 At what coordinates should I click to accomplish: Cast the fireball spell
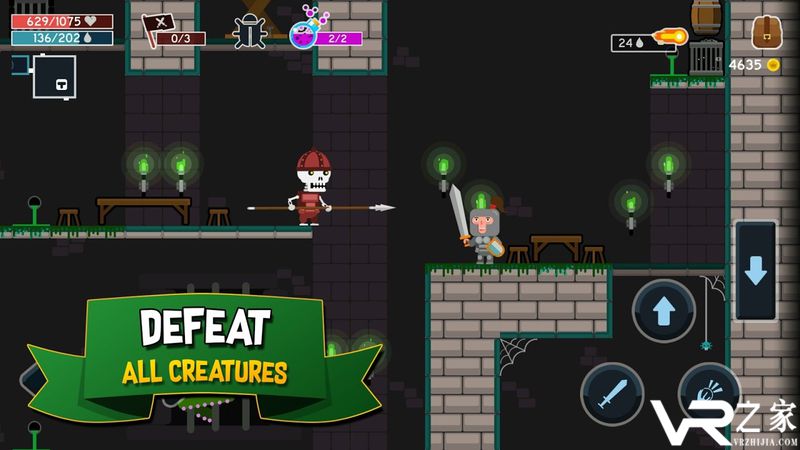coord(668,40)
